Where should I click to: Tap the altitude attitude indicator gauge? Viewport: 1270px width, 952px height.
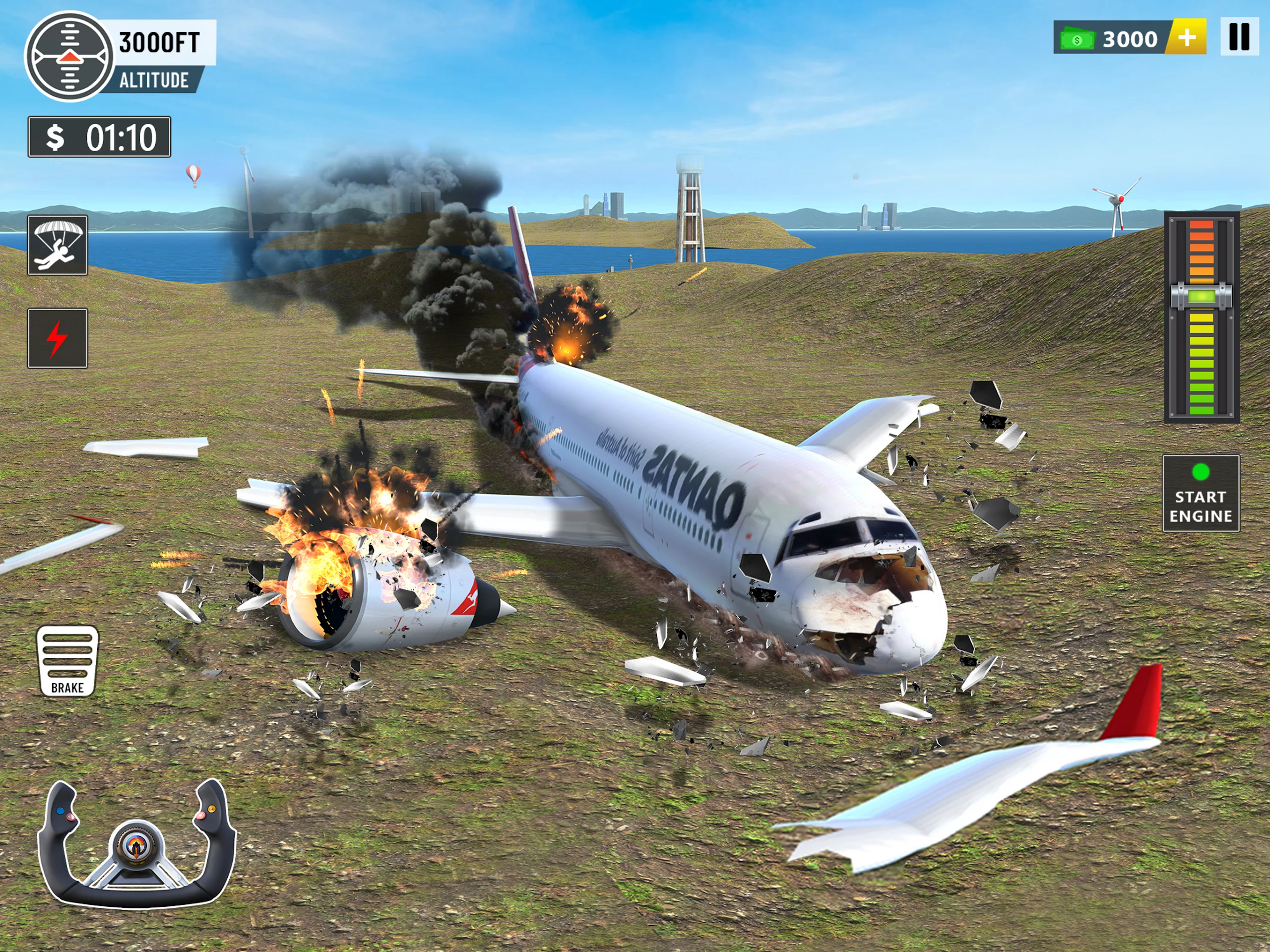tap(69, 56)
